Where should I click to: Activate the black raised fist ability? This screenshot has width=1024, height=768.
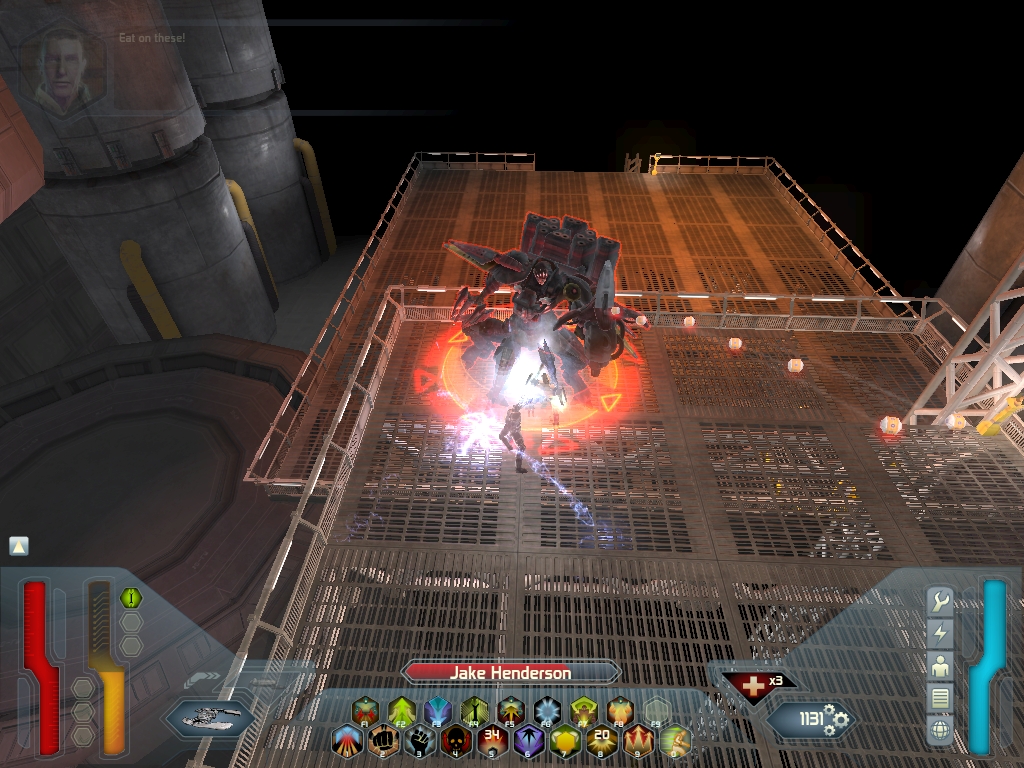pos(420,741)
